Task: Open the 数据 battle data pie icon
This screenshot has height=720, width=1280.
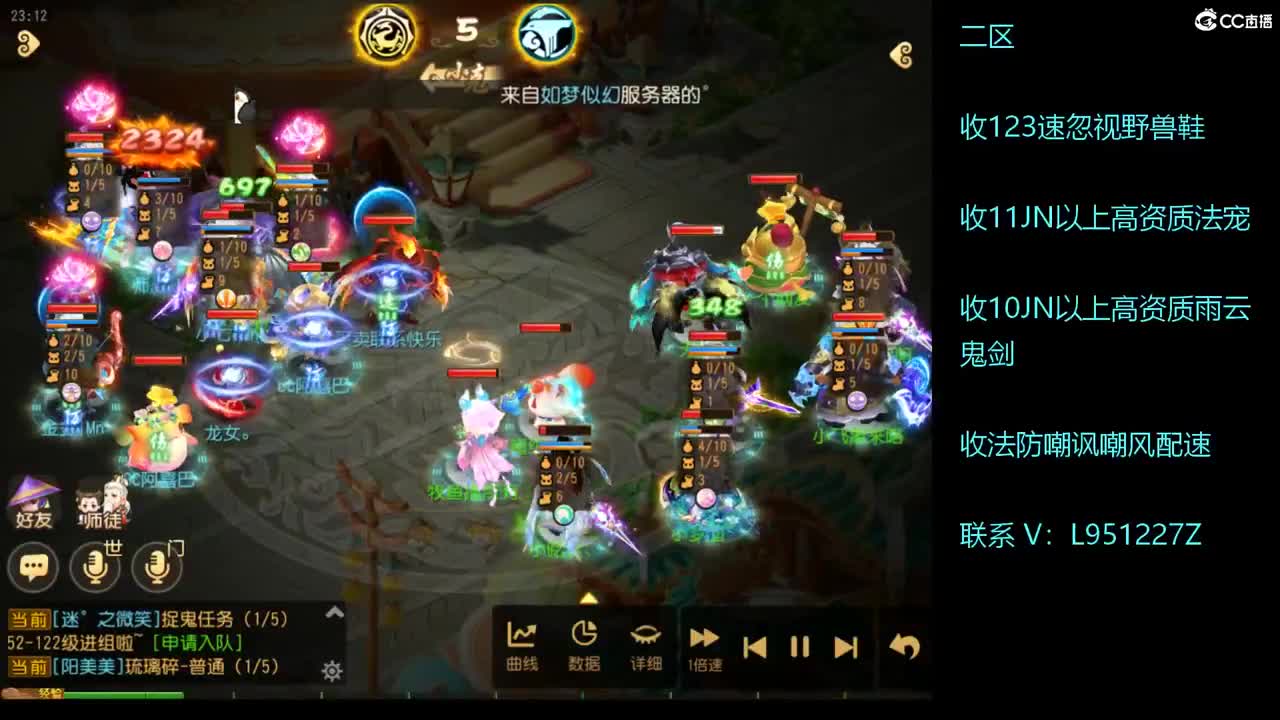Action: [x=584, y=634]
